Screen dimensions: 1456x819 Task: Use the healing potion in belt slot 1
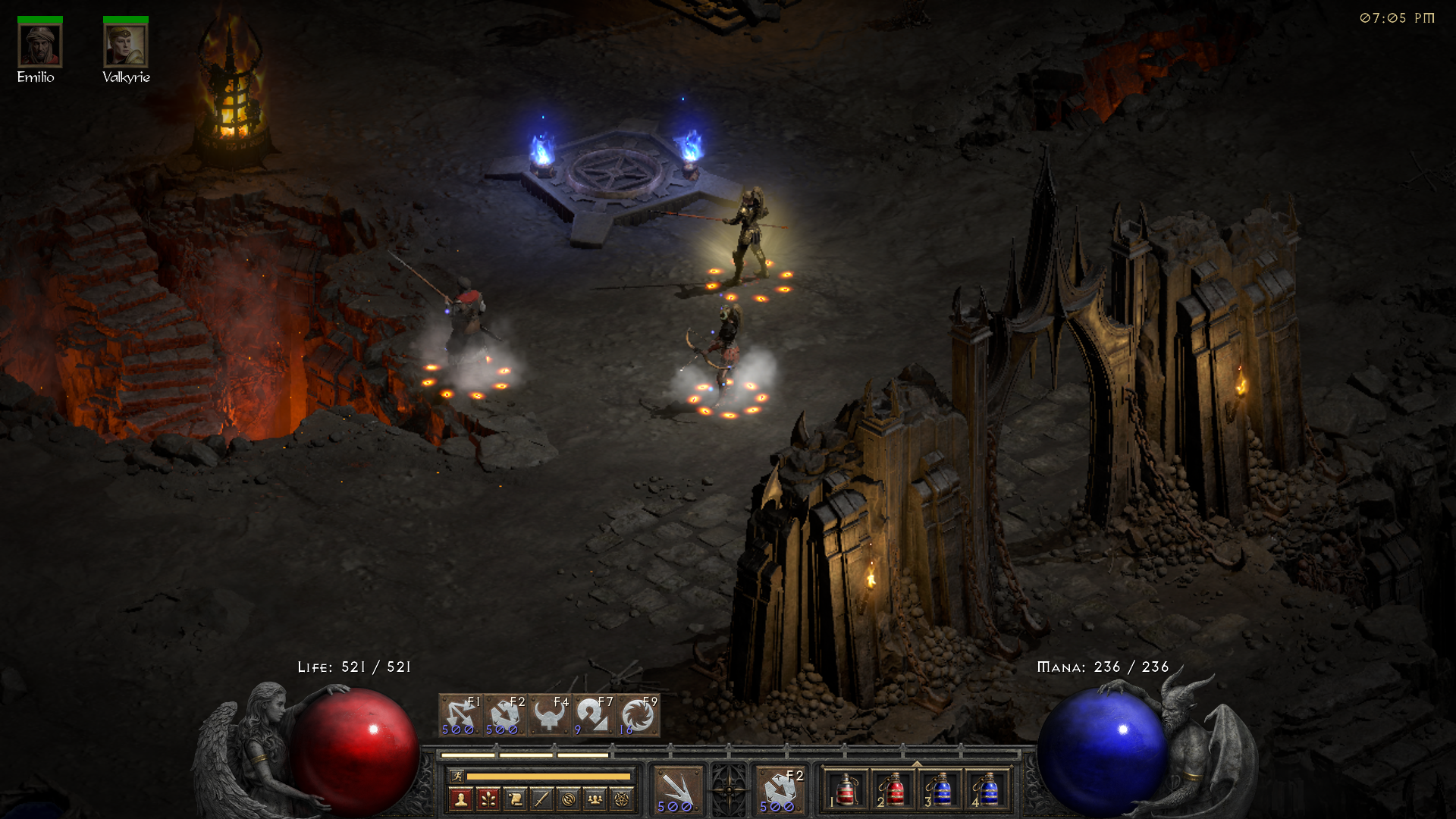click(x=846, y=790)
